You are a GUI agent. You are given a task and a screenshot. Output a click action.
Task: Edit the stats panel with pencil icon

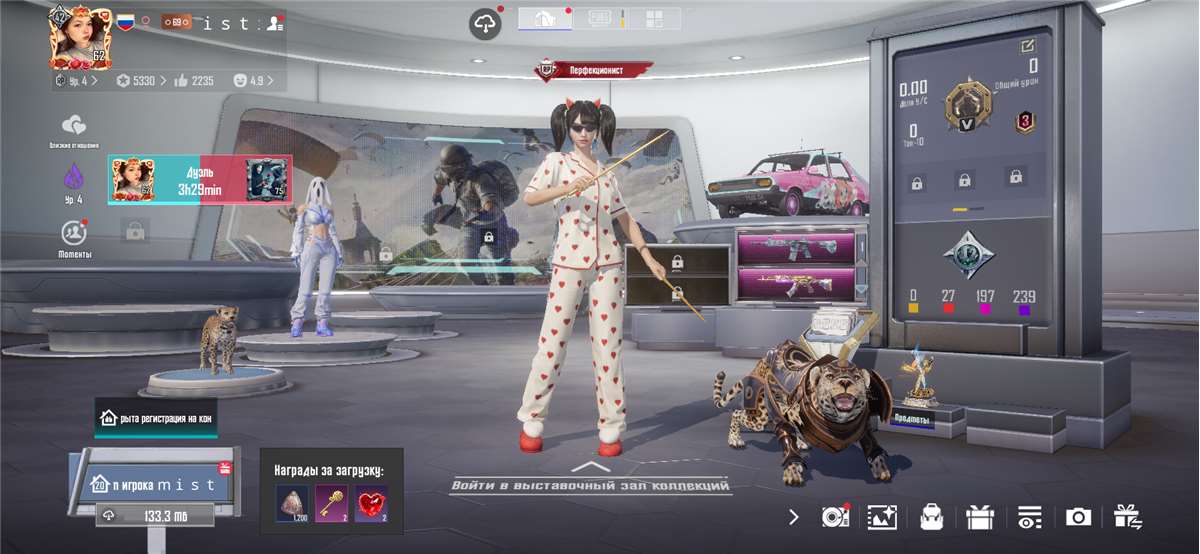click(1027, 46)
